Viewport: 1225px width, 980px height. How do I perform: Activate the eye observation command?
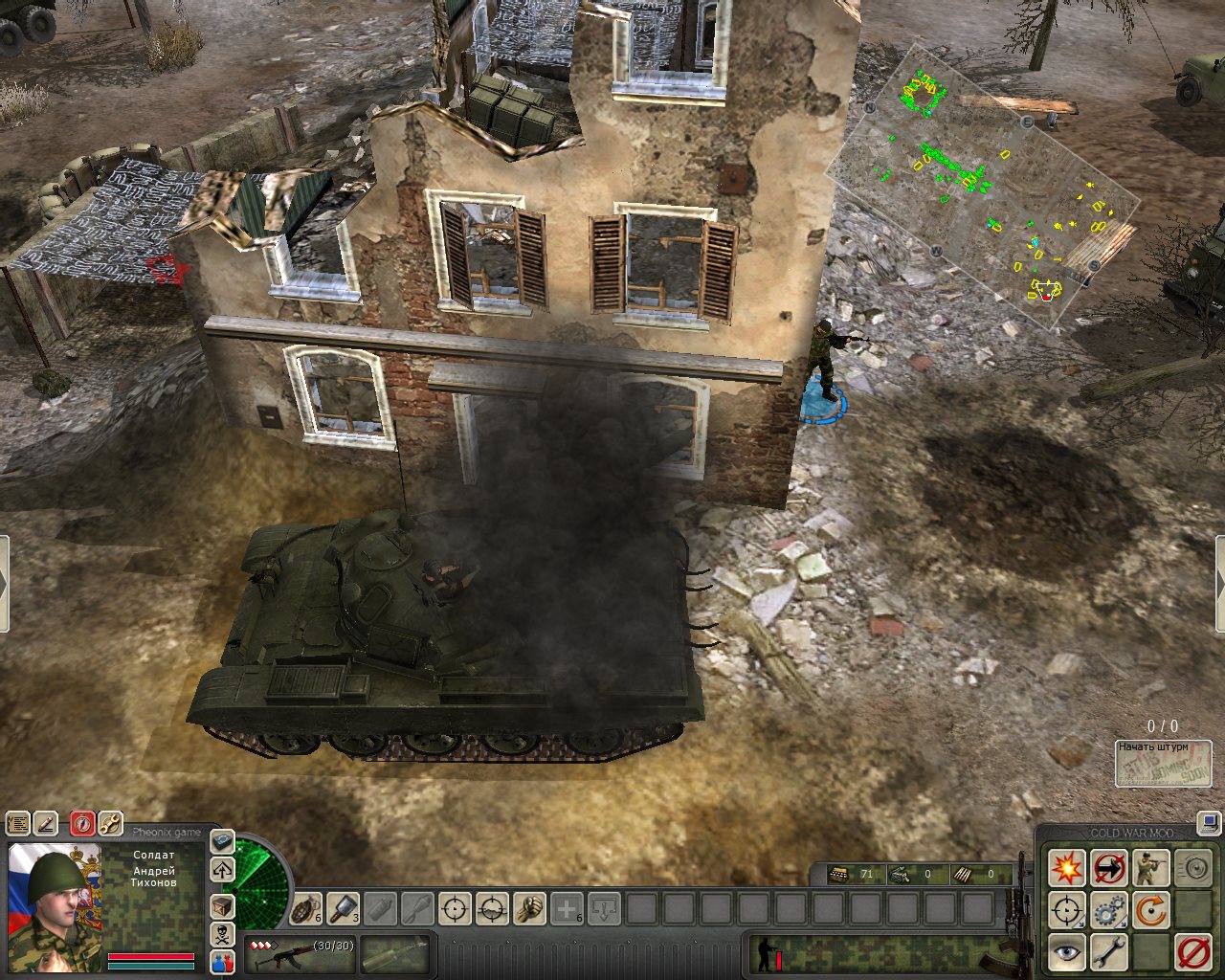point(1065,952)
